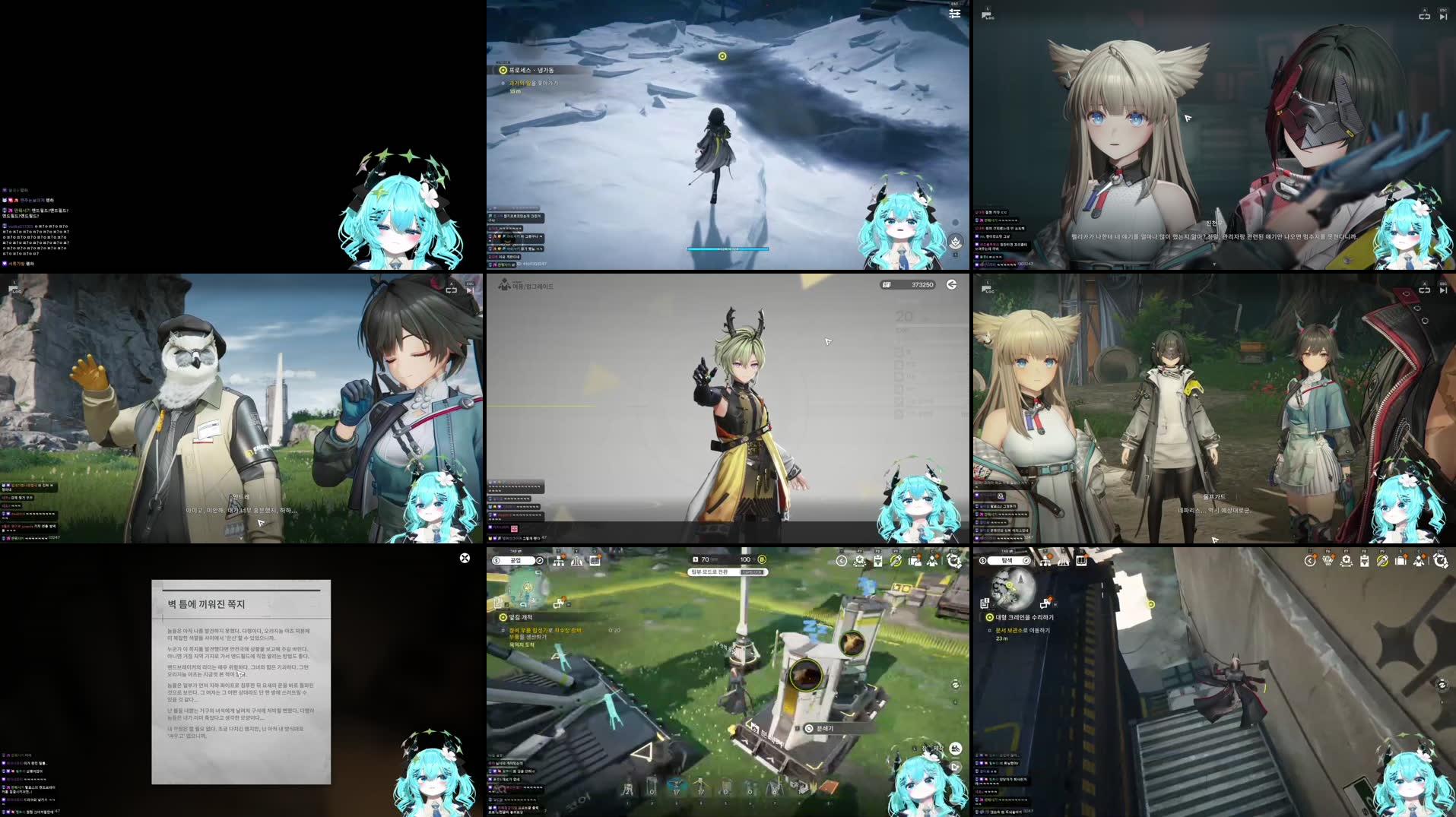Toggle the LOG dialogue history display
The image size is (1456, 817).
coord(987,15)
